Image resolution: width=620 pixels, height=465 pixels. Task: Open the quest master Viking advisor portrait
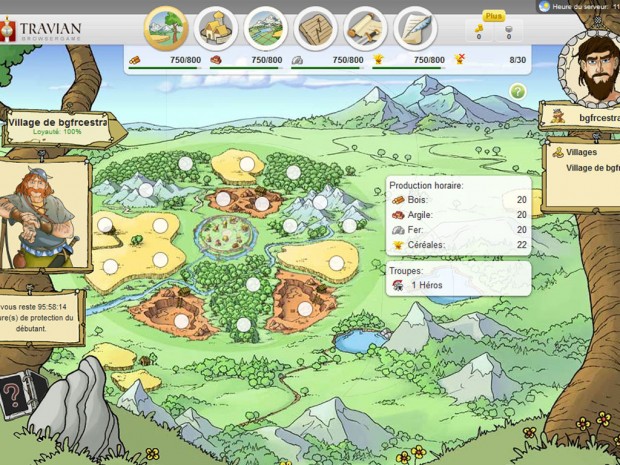[44, 218]
